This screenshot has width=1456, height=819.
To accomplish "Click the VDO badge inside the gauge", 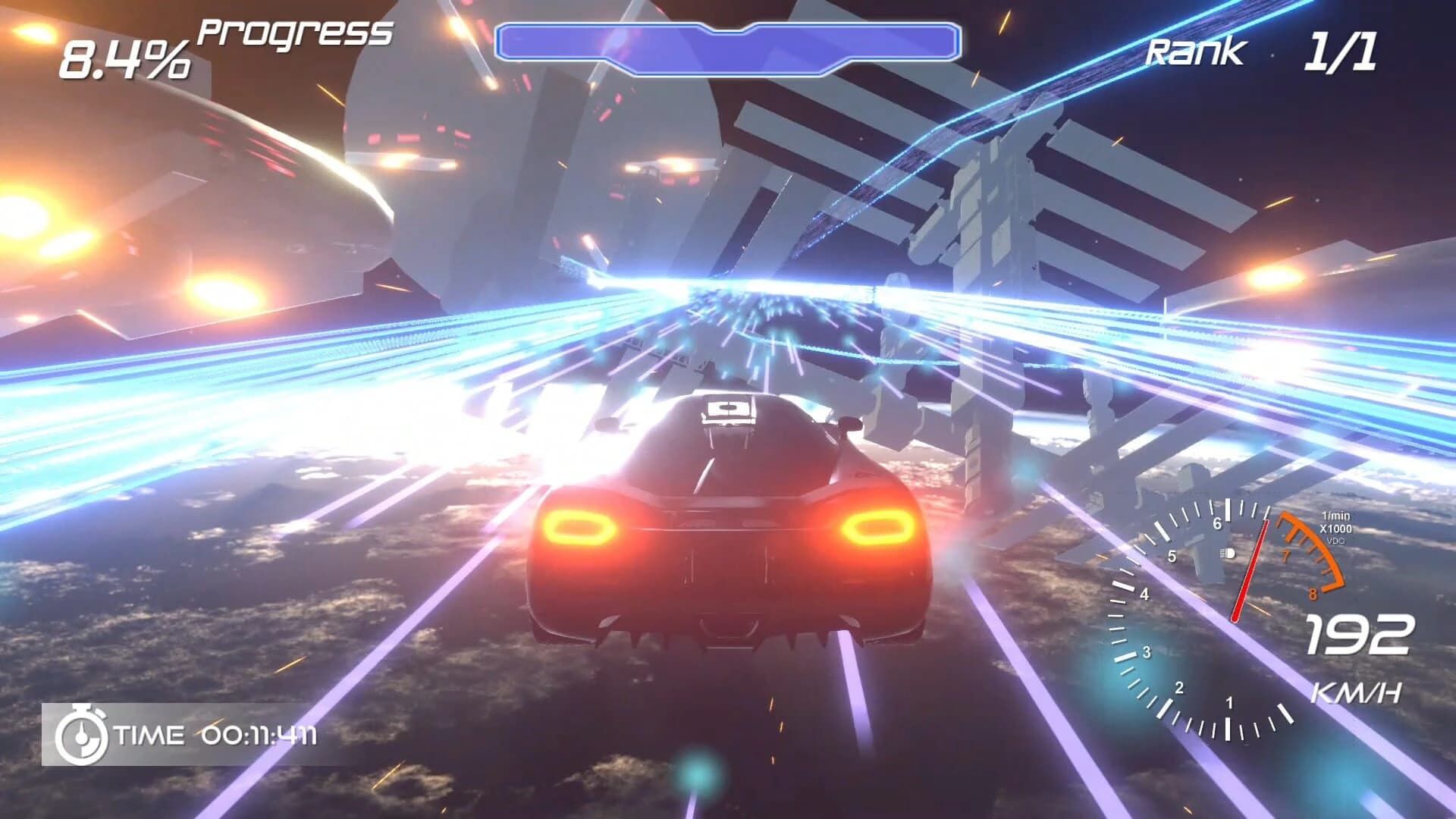I will click(1335, 541).
